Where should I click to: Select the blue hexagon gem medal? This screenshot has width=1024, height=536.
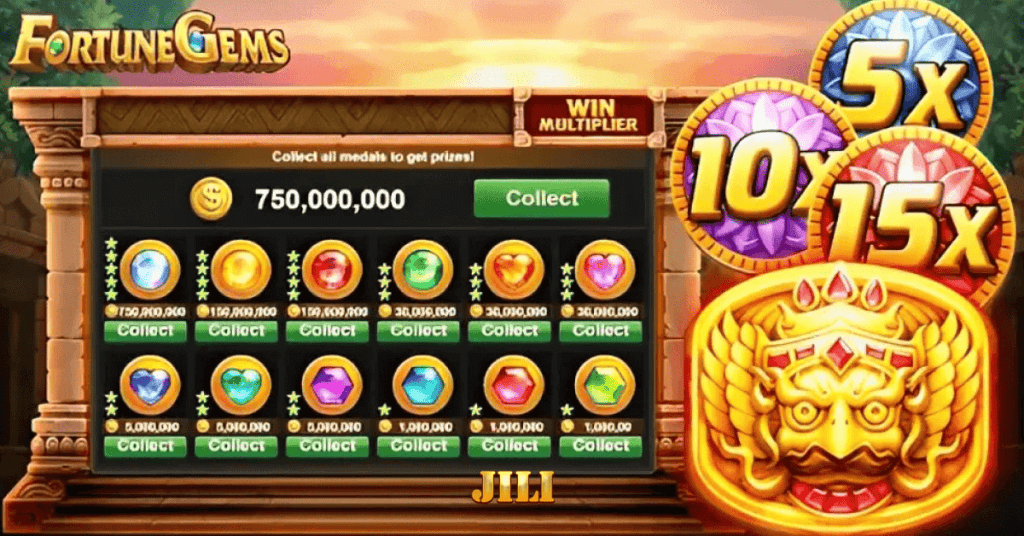(421, 384)
